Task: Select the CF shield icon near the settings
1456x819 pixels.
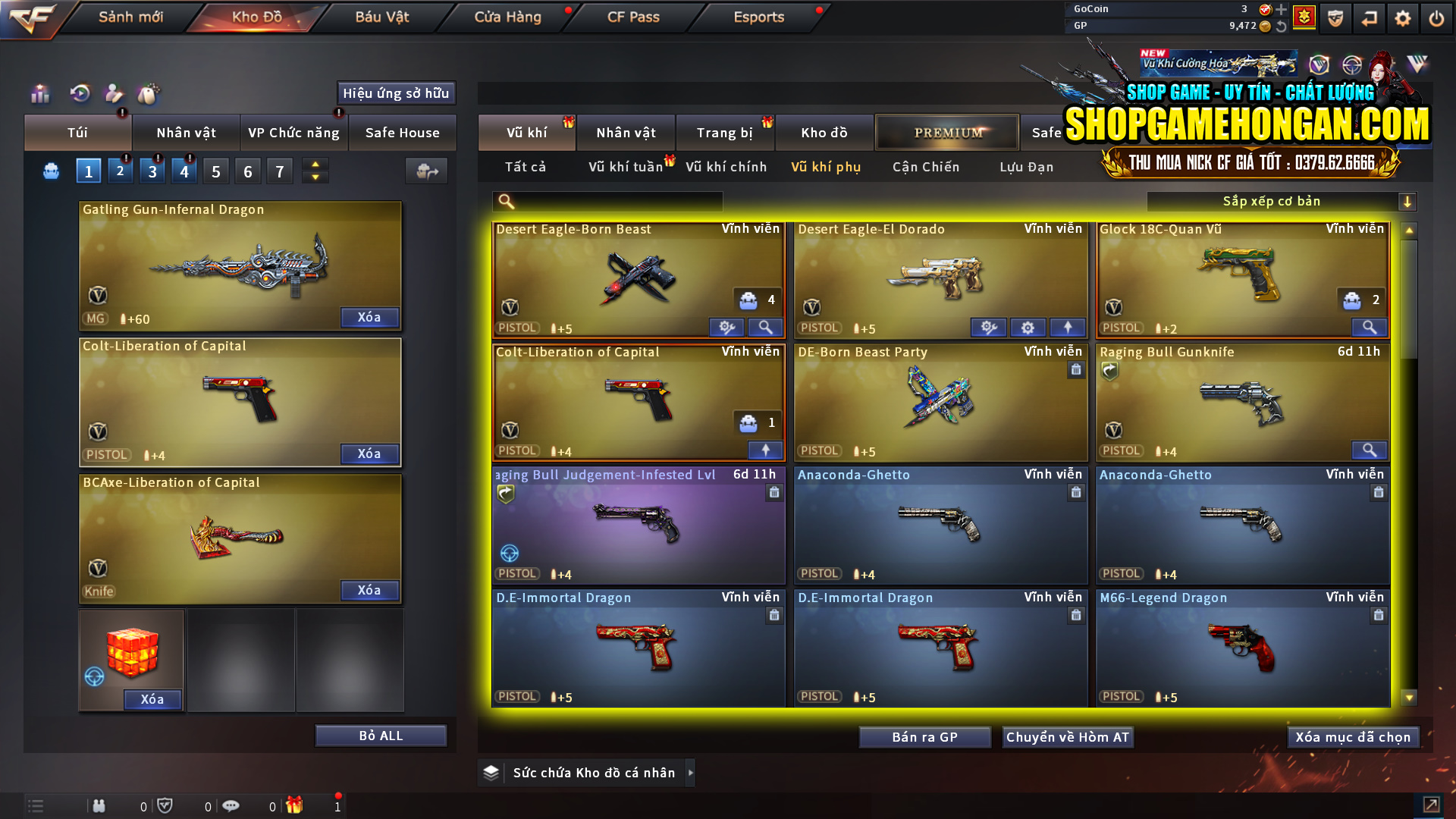Action: (x=1335, y=17)
